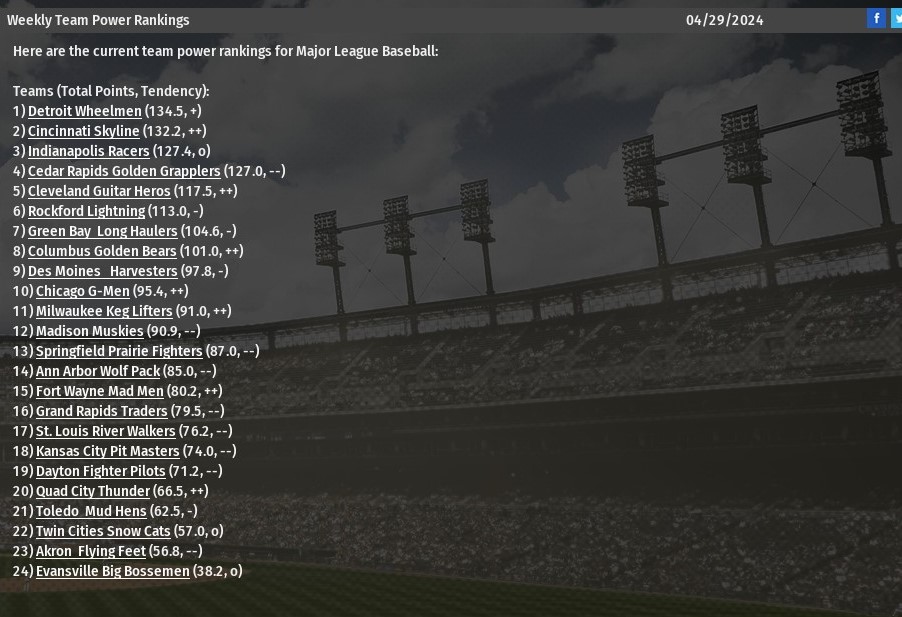This screenshot has width=902, height=617.
Task: Select the Madison Muskies link
Action: pyautogui.click(x=90, y=331)
